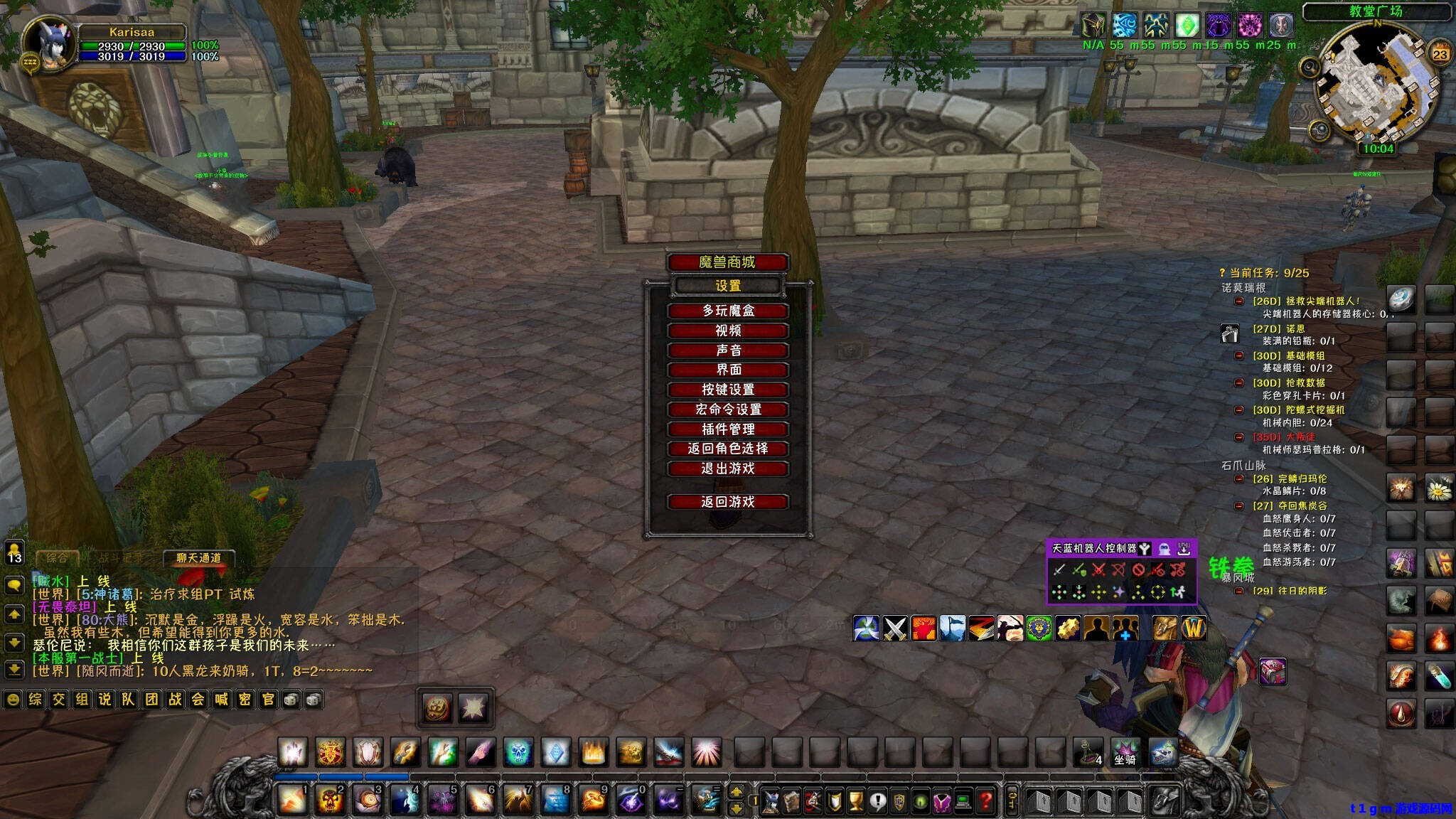Open the 插件管理 addon manager
This screenshot has width=1456, height=819.
[727, 429]
